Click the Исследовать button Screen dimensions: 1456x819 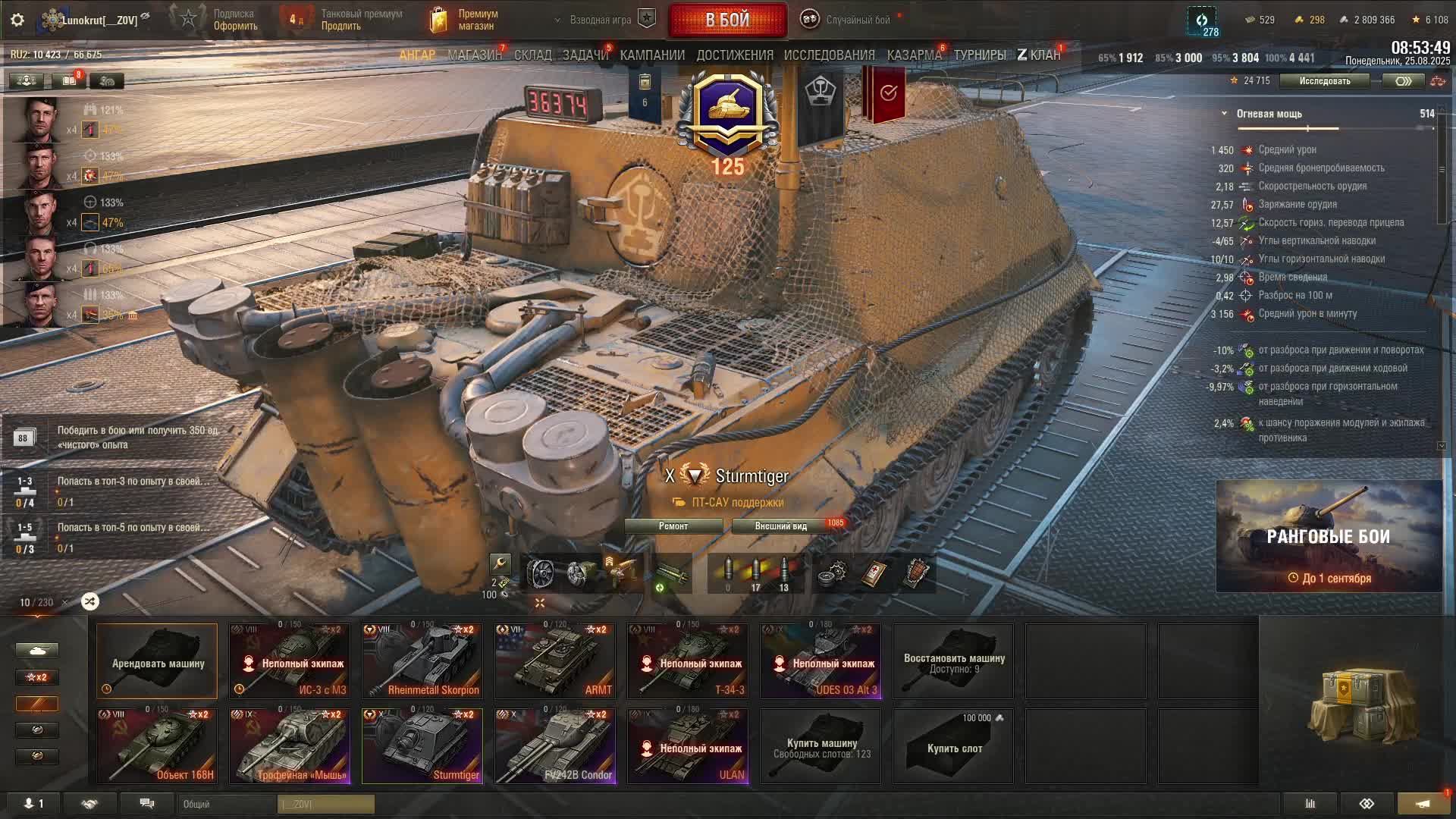[x=1324, y=81]
